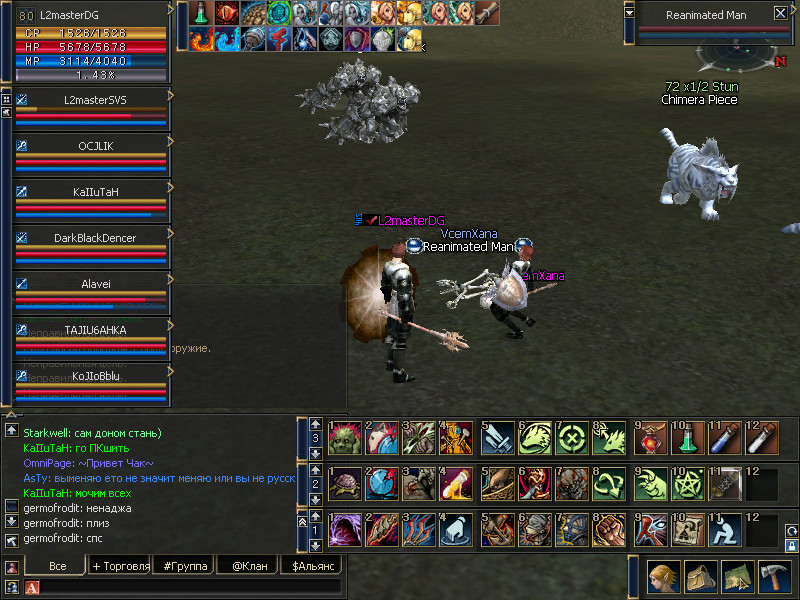Switch to the #Группа chat tab
Viewport: 800px width, 600px height.
[185, 566]
